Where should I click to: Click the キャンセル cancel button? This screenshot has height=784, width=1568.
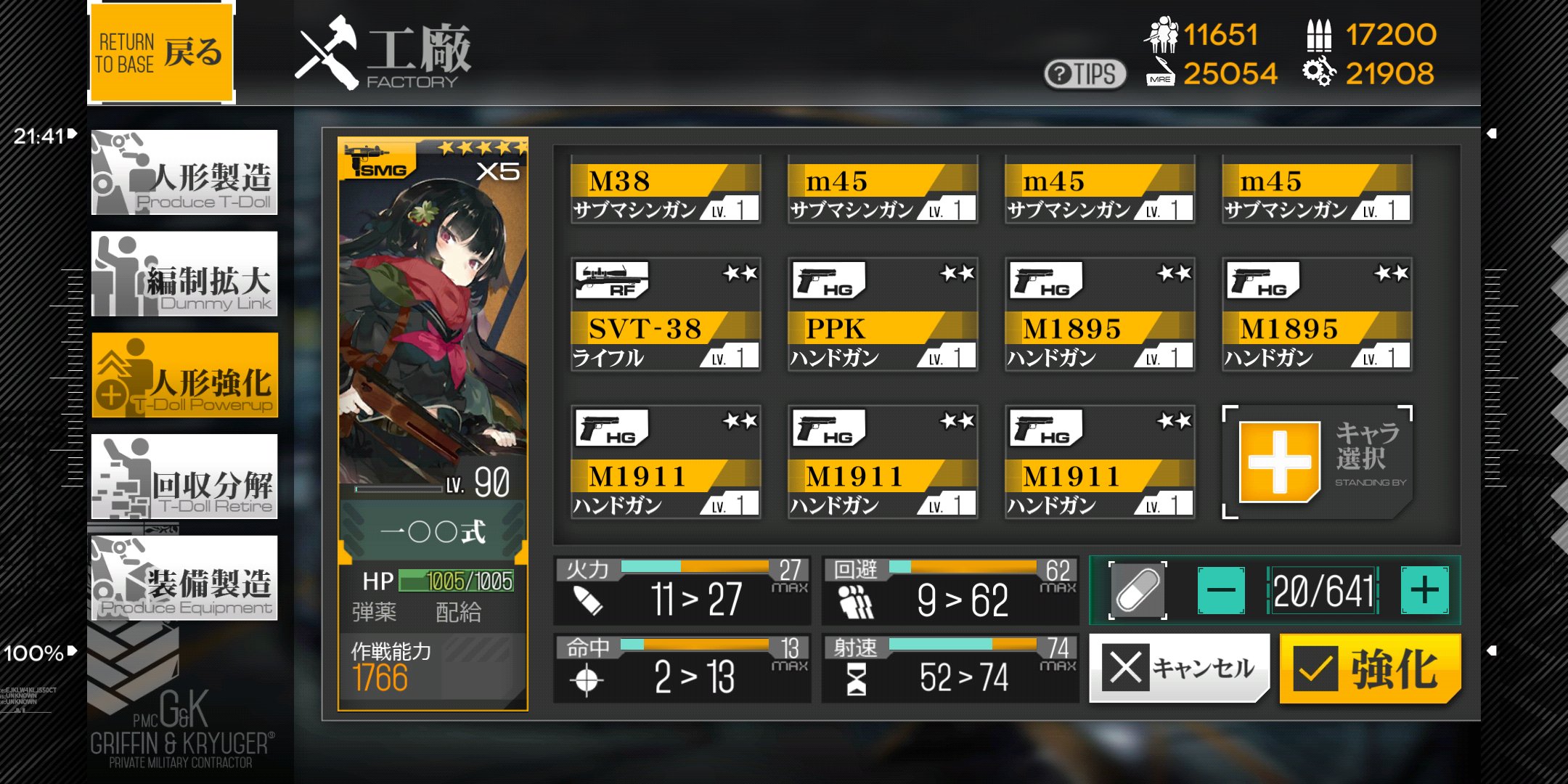(1178, 667)
